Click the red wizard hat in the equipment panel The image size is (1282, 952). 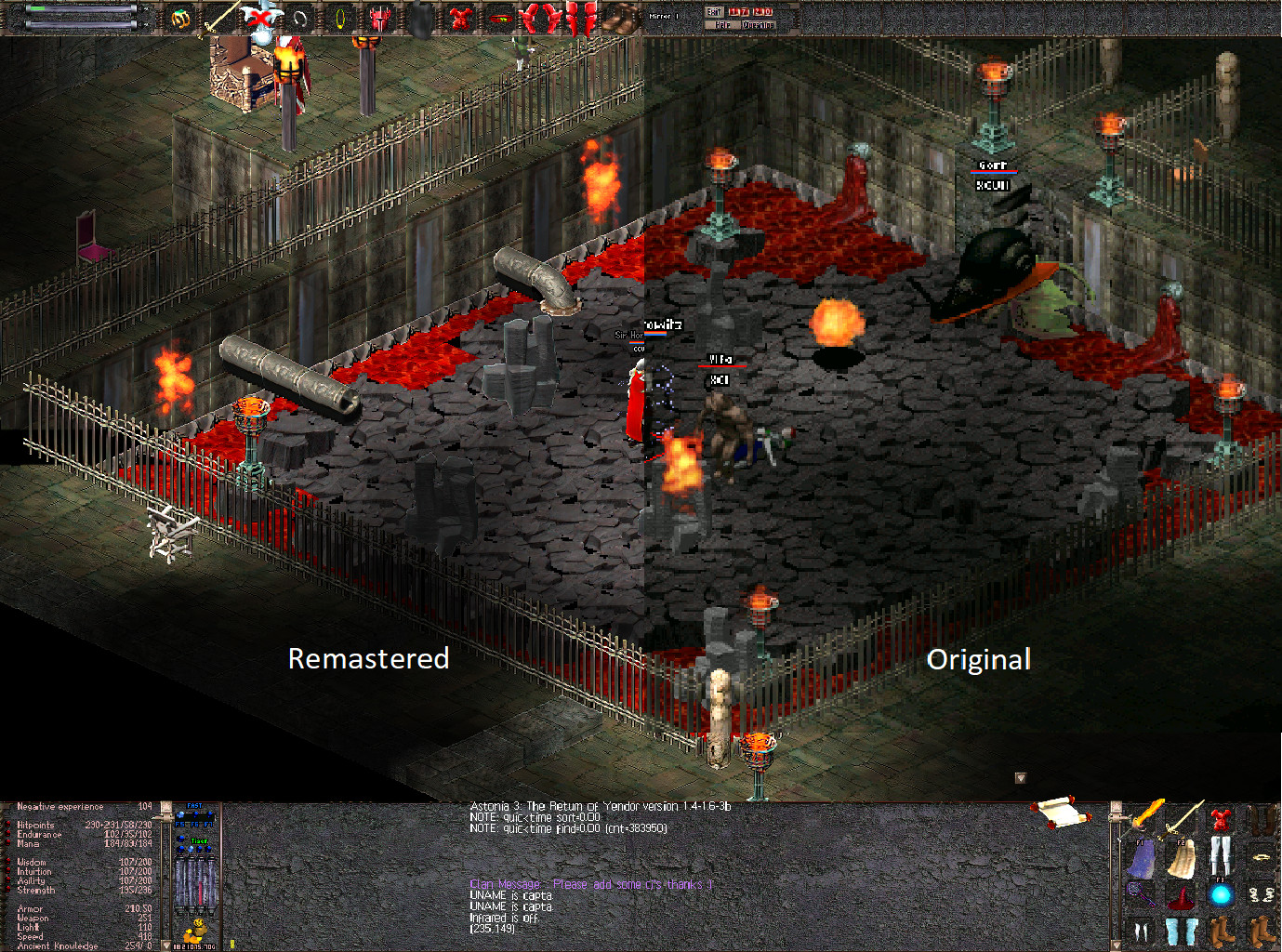click(1181, 900)
